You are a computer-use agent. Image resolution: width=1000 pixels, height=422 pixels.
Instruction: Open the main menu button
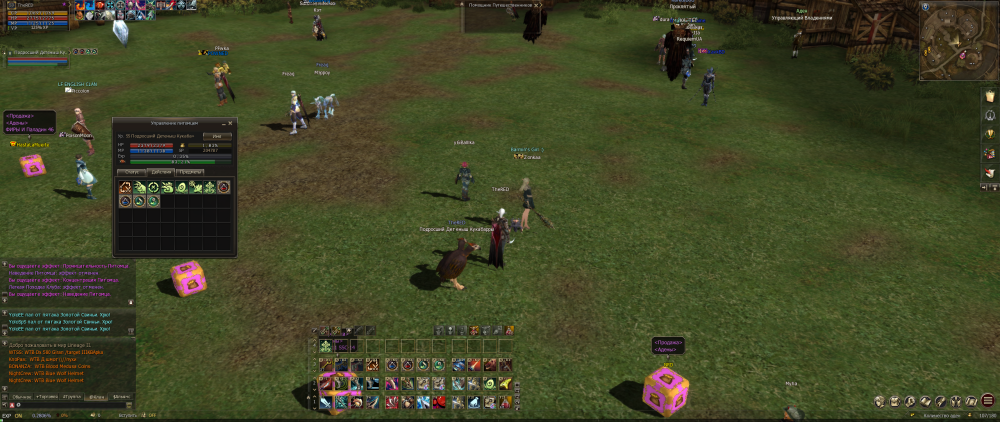[x=985, y=400]
